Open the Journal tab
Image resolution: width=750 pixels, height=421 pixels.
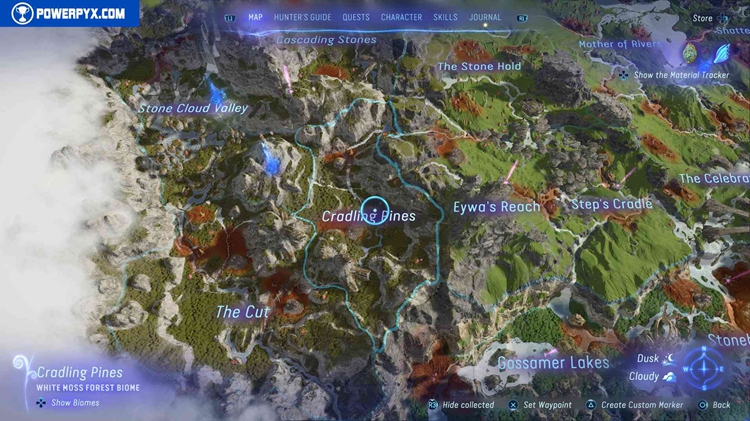(486, 17)
